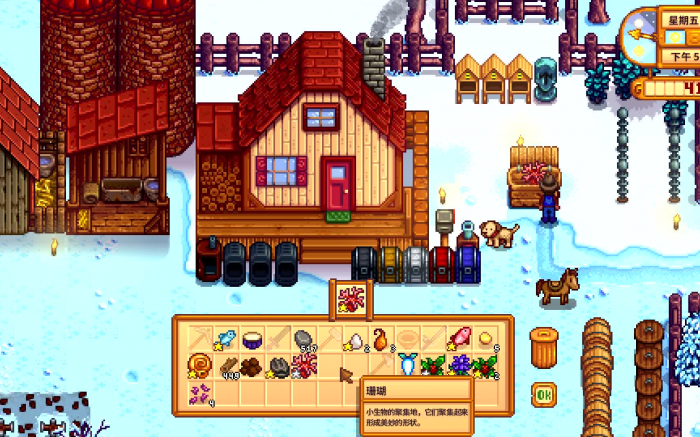Take back the last shipped coral item
Viewport: 700px width, 437px height.
click(x=350, y=296)
